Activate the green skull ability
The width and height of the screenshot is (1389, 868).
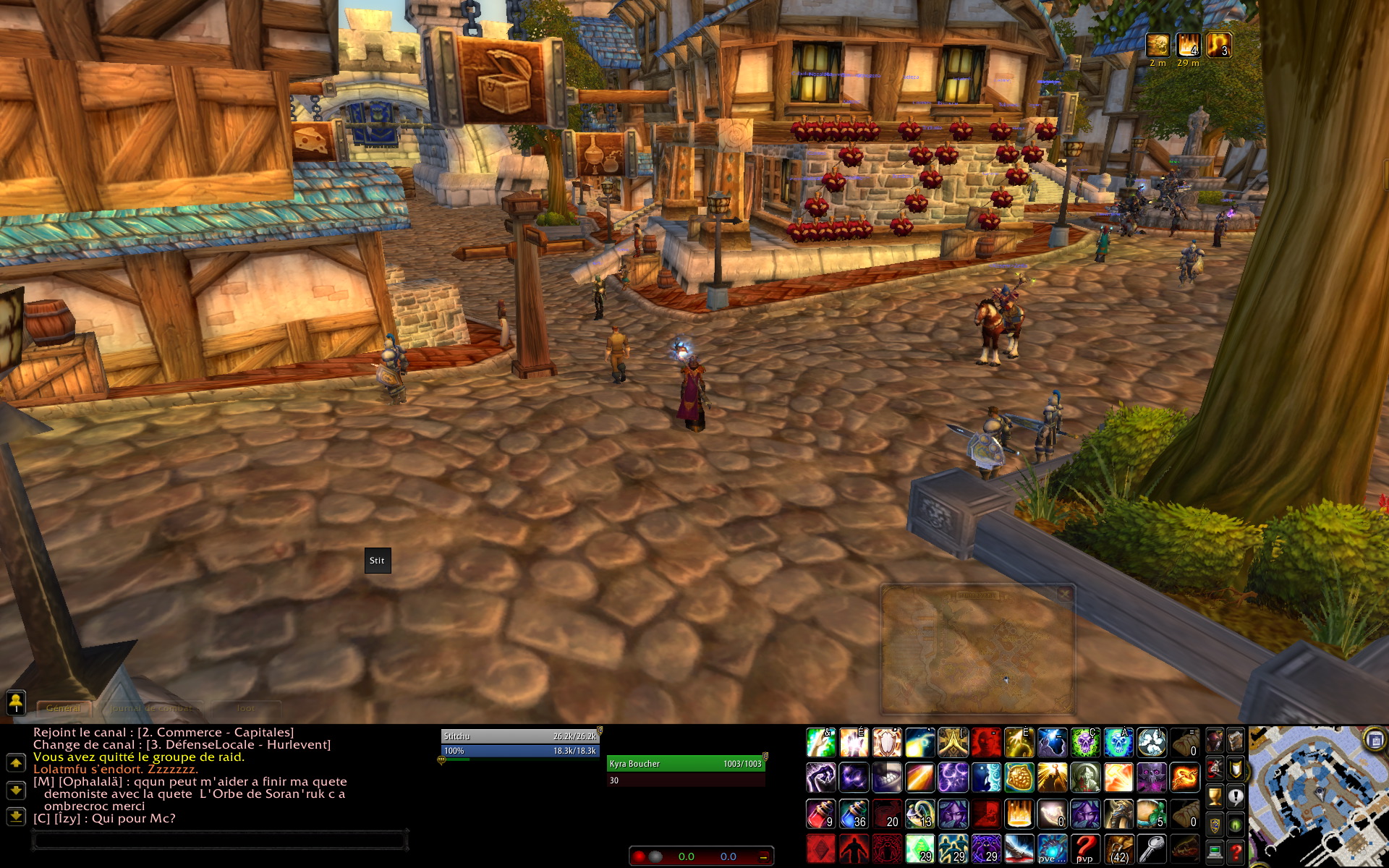pyautogui.click(x=1085, y=743)
